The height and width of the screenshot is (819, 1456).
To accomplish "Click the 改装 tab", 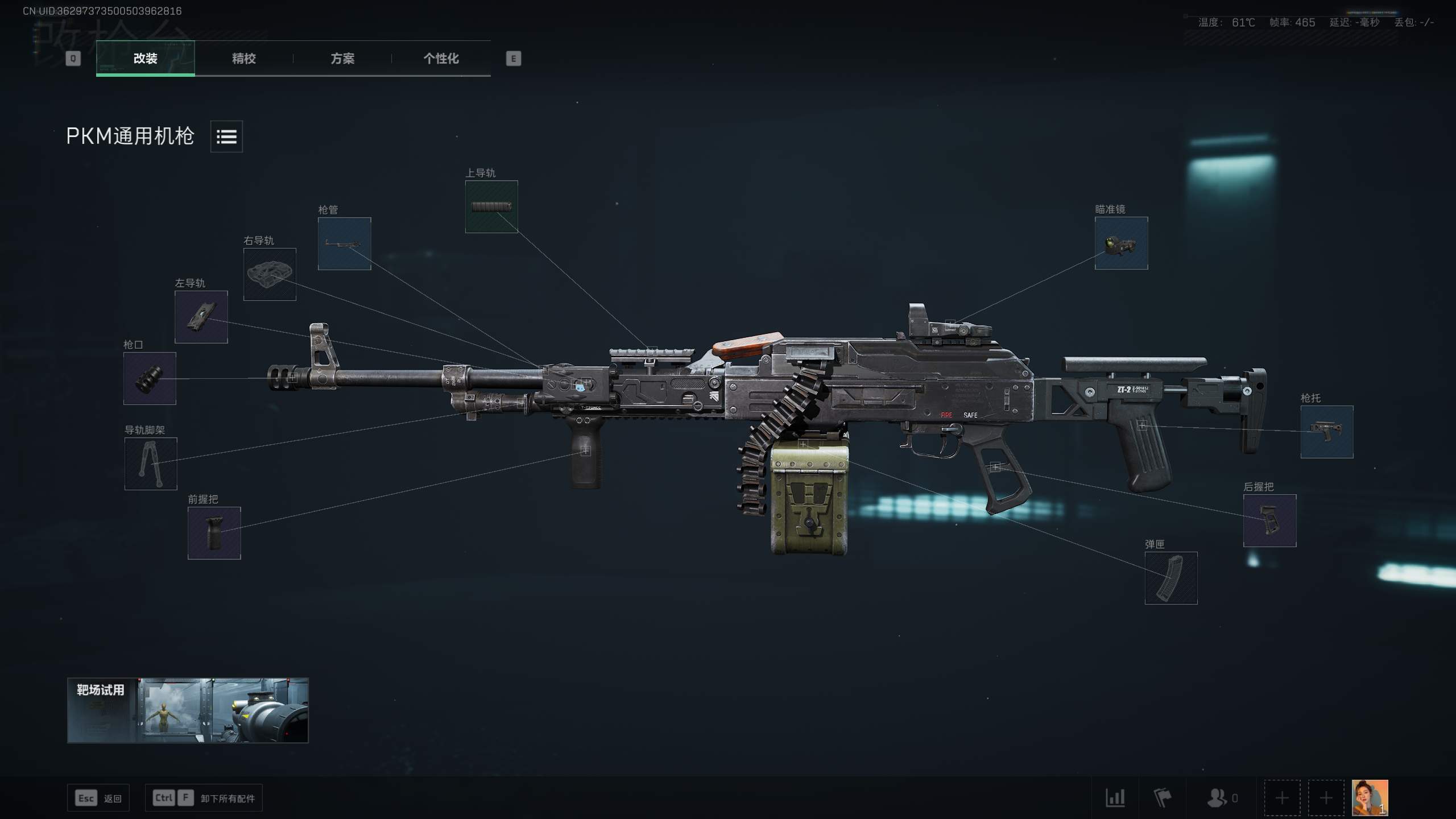I will click(x=145, y=58).
